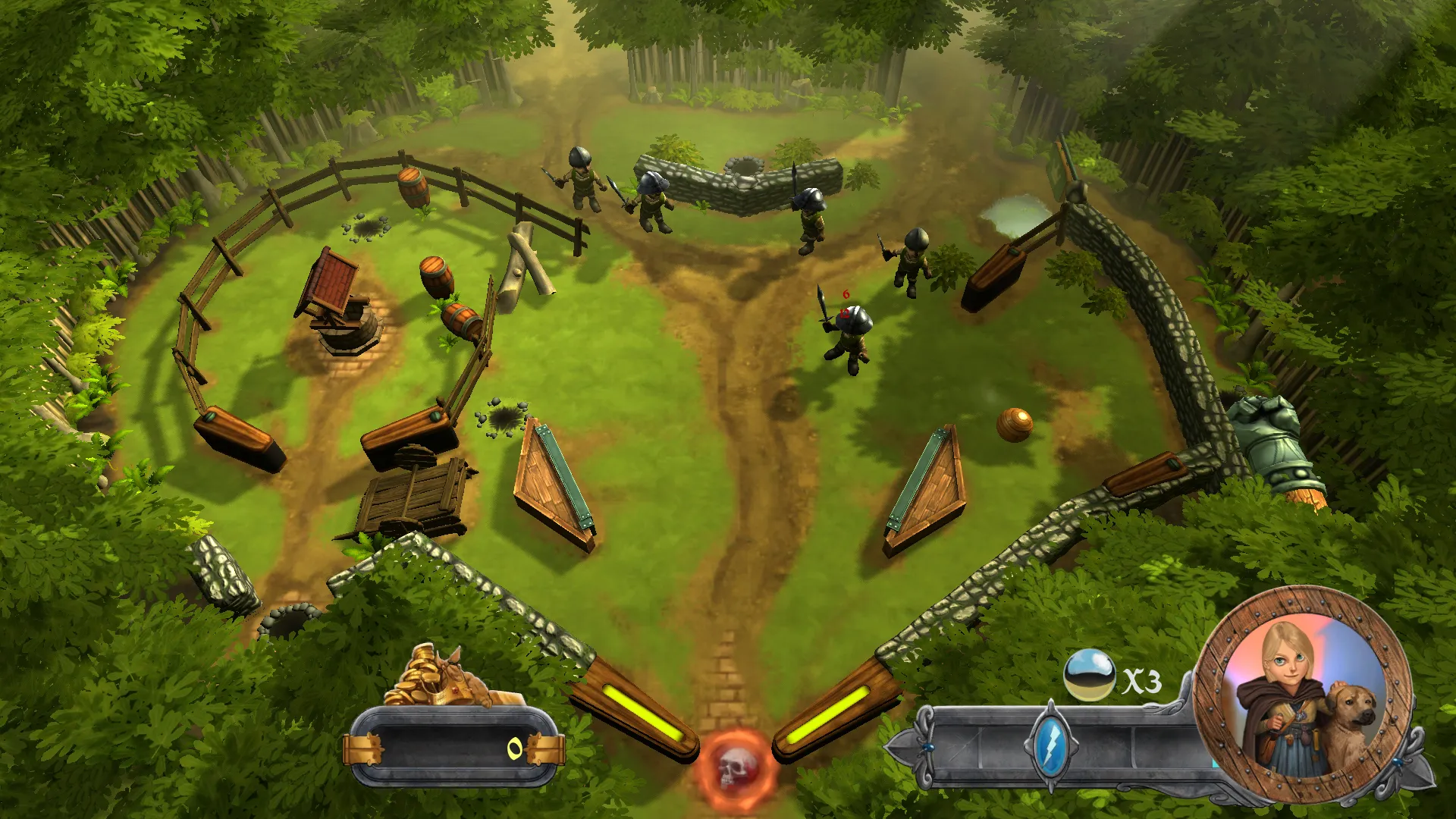Click the rogue girl and dog portrait
Screen dimensions: 1456x819
tap(1303, 697)
